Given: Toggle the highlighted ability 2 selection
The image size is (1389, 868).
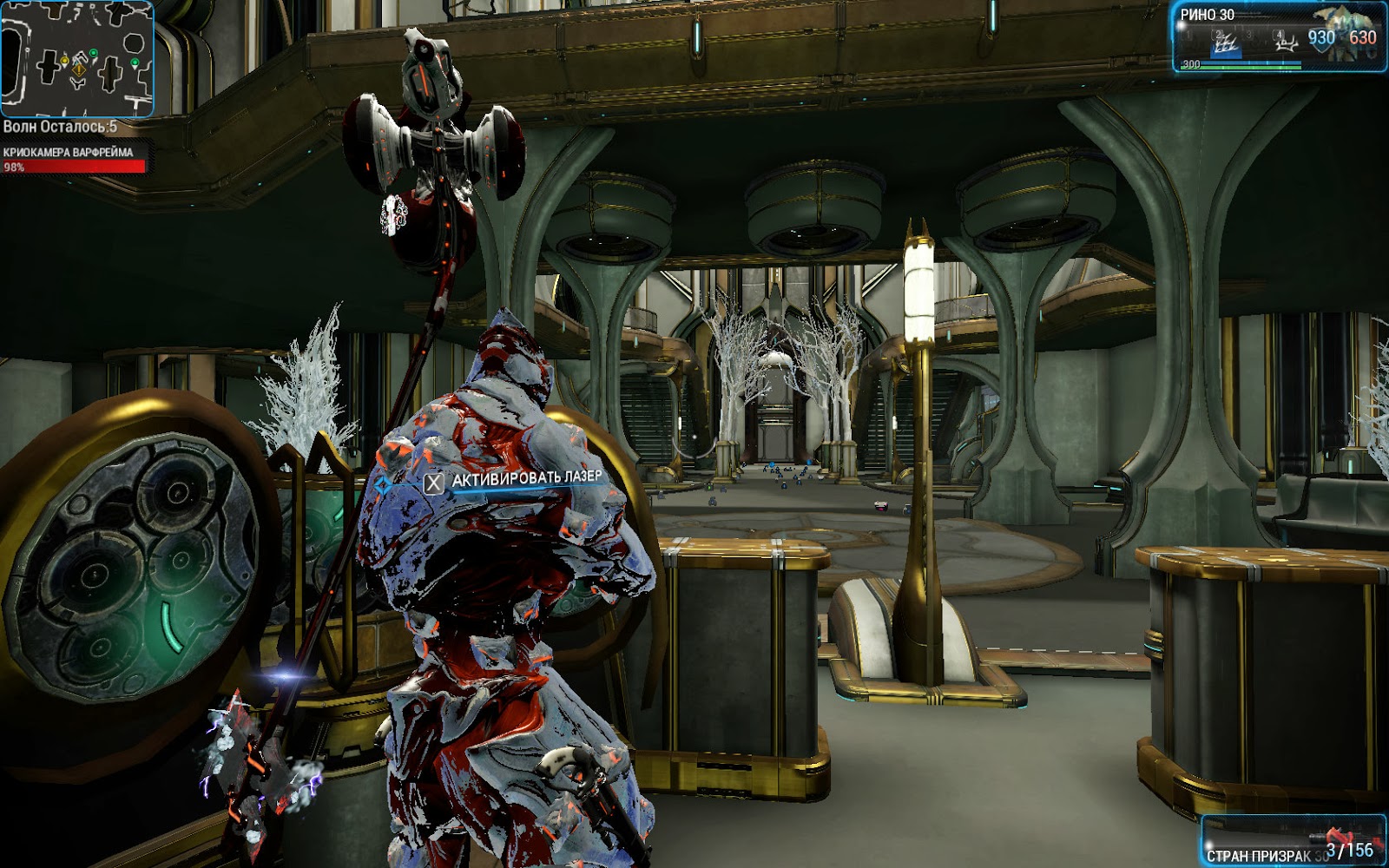Looking at the screenshot, I should click(1226, 42).
